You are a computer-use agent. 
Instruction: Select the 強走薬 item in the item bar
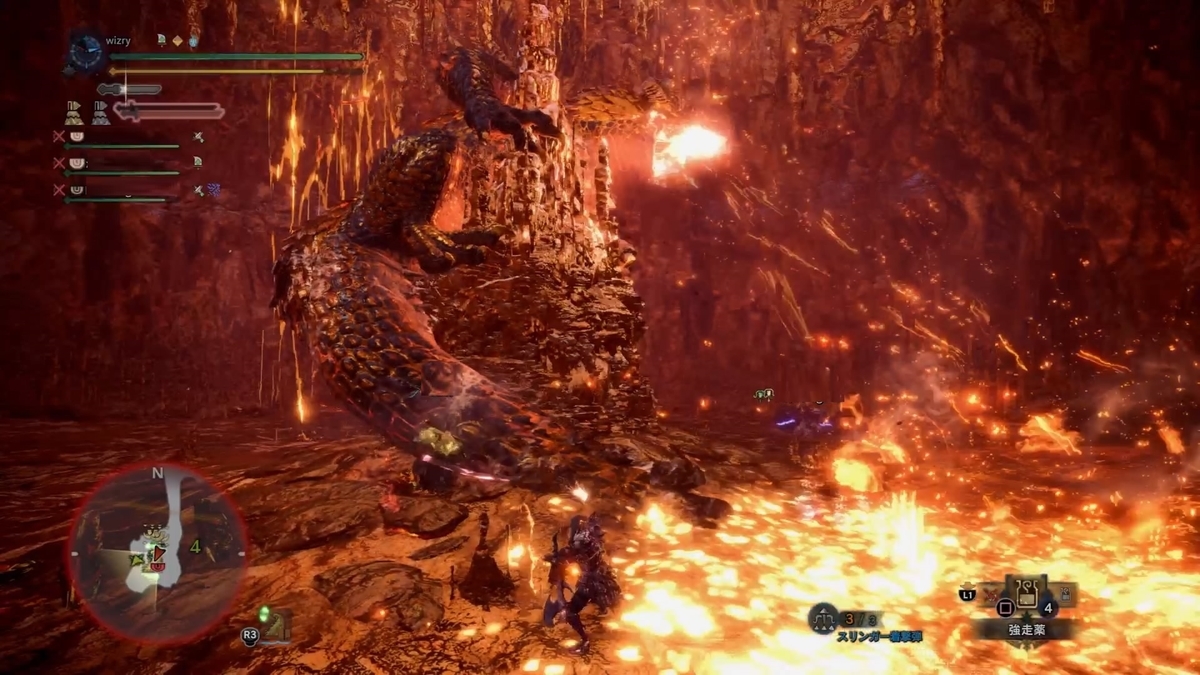pyautogui.click(x=1026, y=597)
